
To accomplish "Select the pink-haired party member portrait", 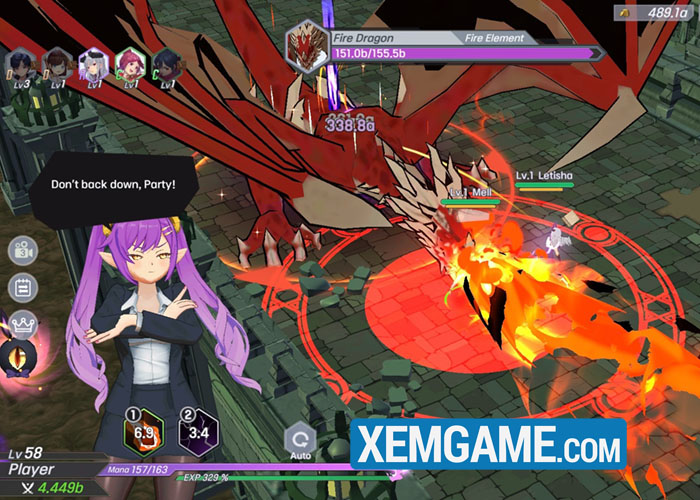I will pos(130,66).
